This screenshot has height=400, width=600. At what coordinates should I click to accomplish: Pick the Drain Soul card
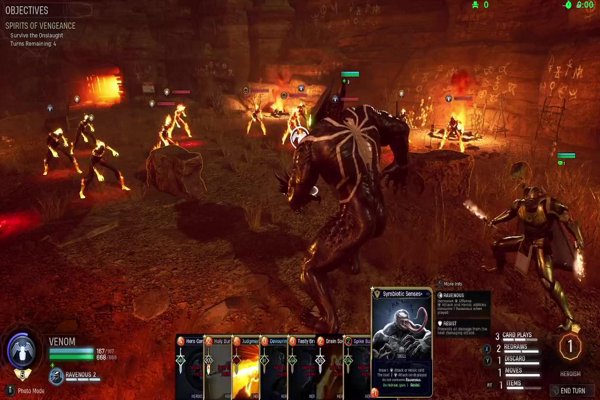coord(329,366)
